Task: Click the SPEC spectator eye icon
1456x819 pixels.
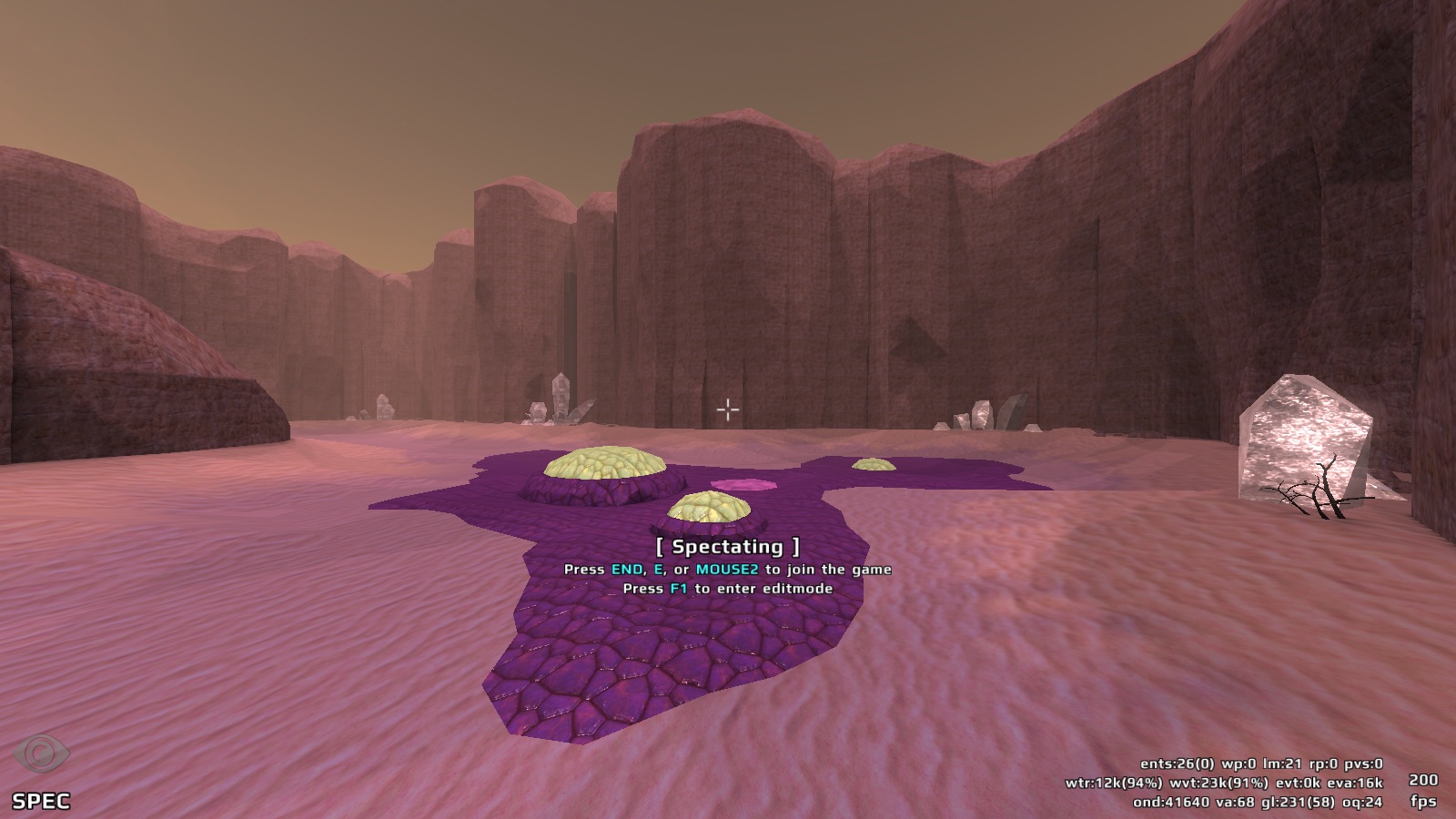Action: point(41,754)
